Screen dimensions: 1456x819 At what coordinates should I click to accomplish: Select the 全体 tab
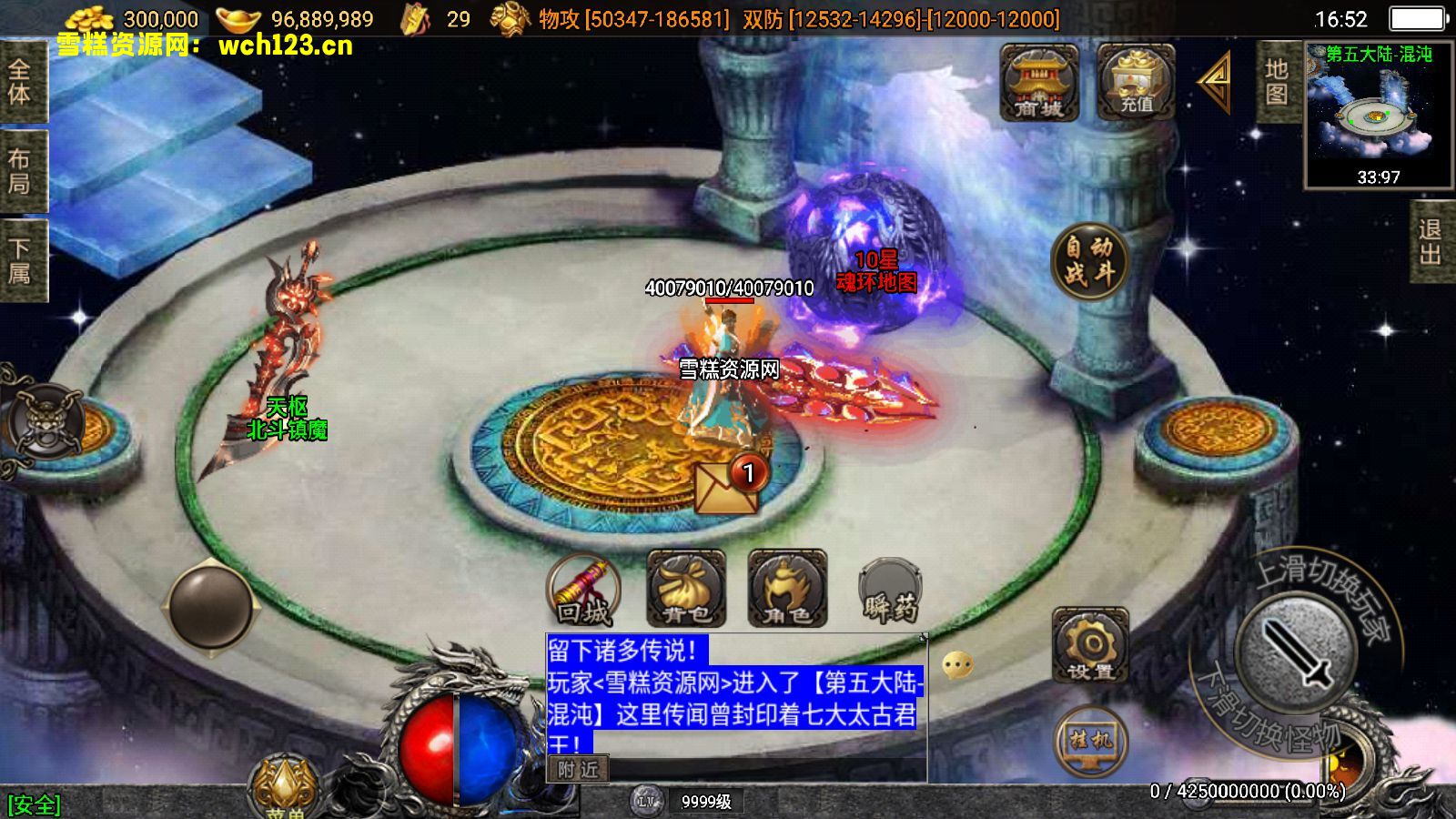(x=20, y=82)
